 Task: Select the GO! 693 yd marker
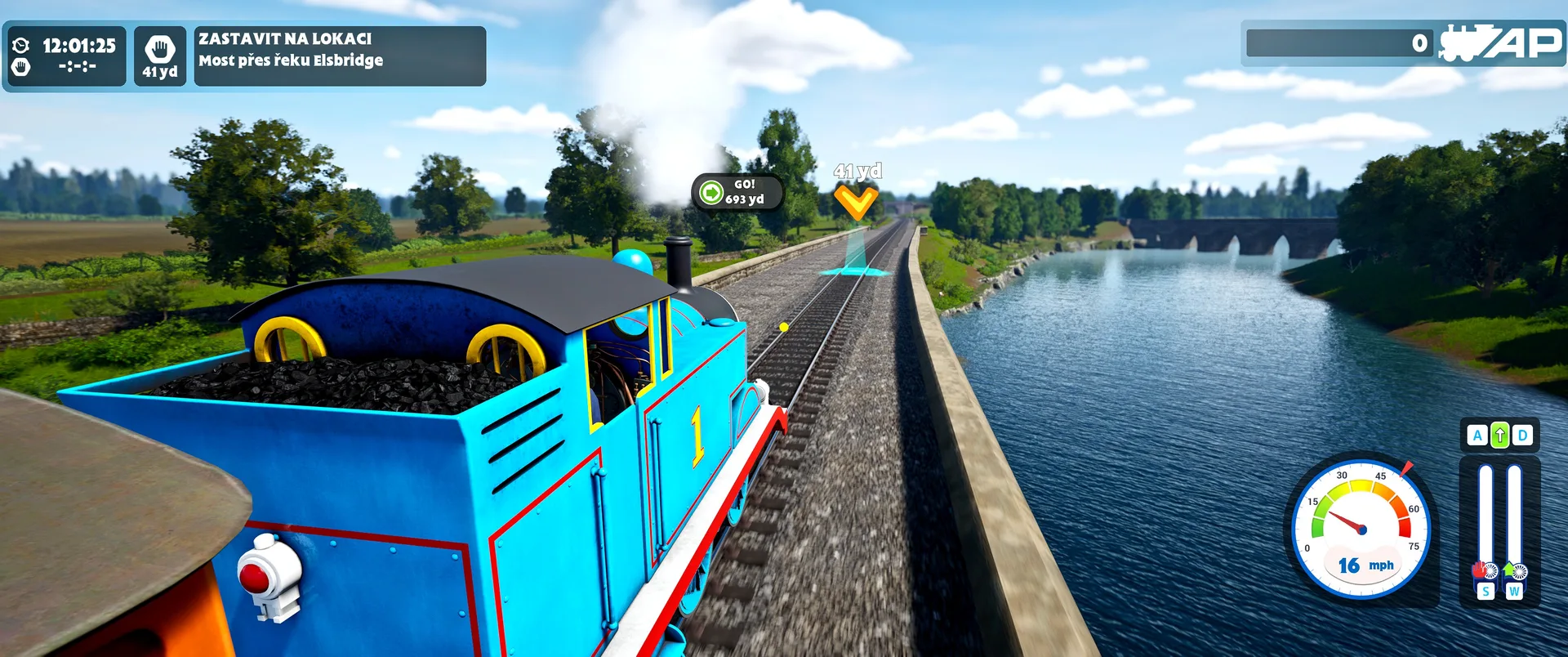pyautogui.click(x=737, y=192)
